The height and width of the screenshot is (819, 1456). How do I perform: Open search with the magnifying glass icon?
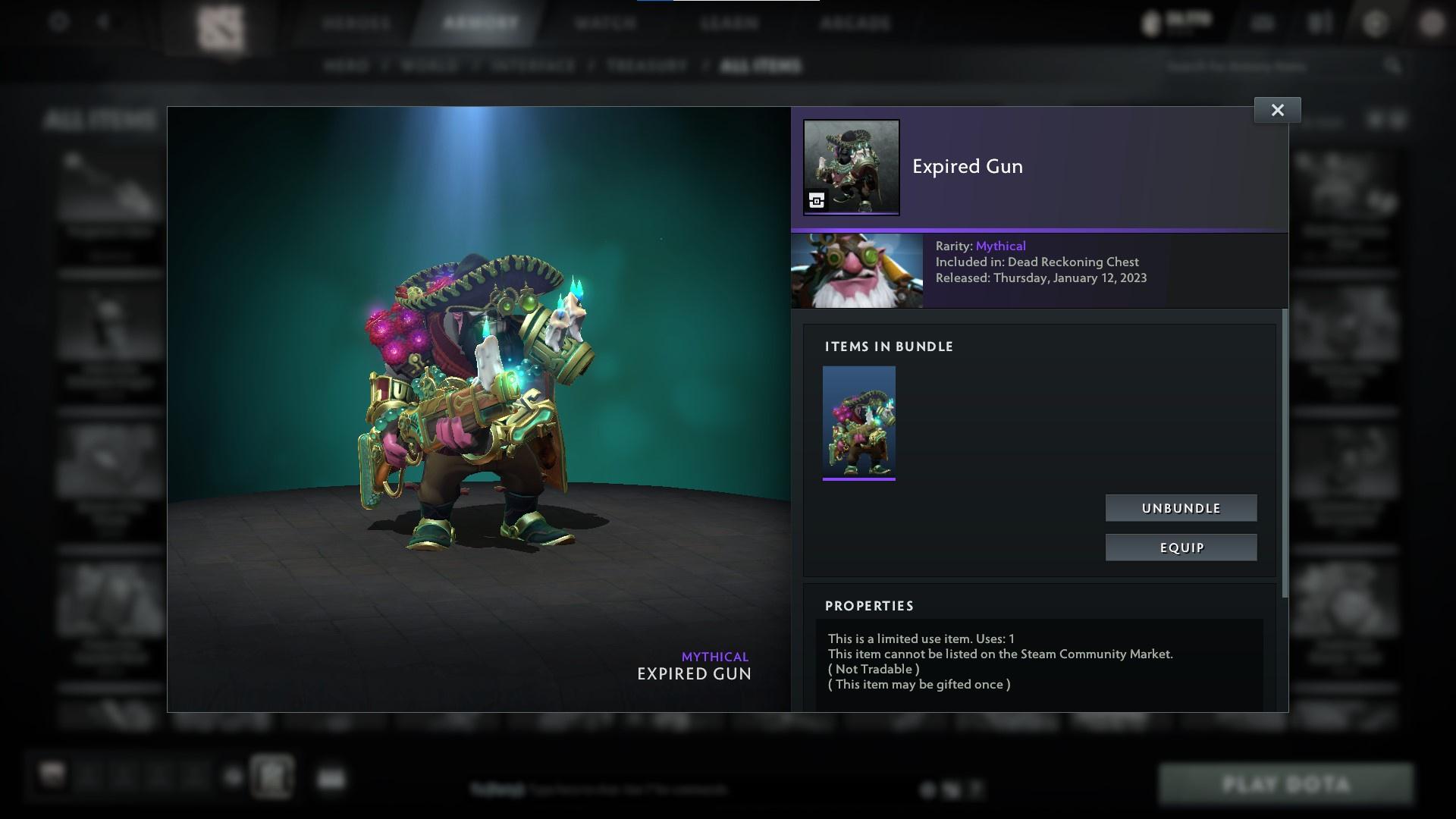[x=1395, y=66]
